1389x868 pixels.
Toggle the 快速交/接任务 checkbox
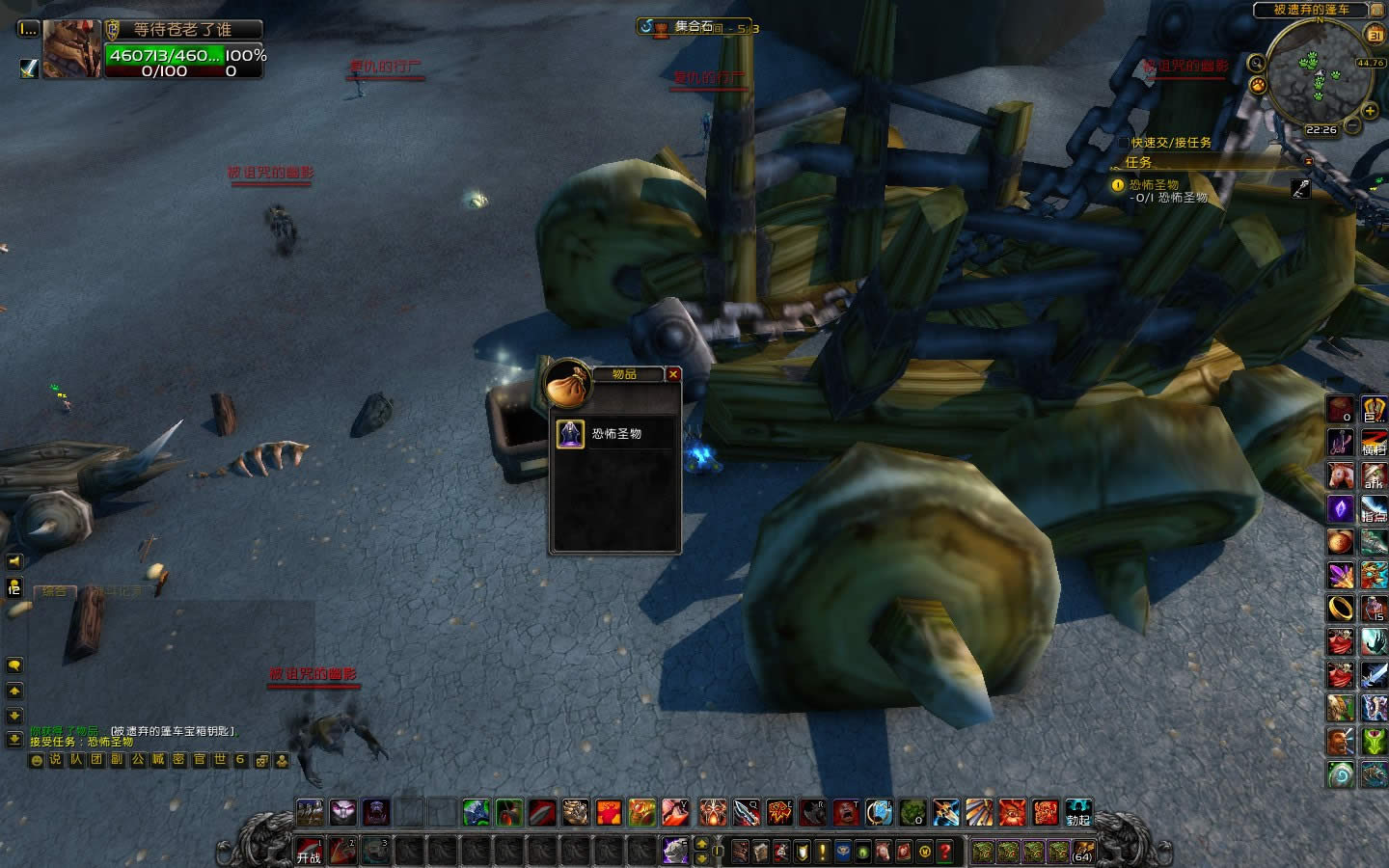click(1123, 143)
